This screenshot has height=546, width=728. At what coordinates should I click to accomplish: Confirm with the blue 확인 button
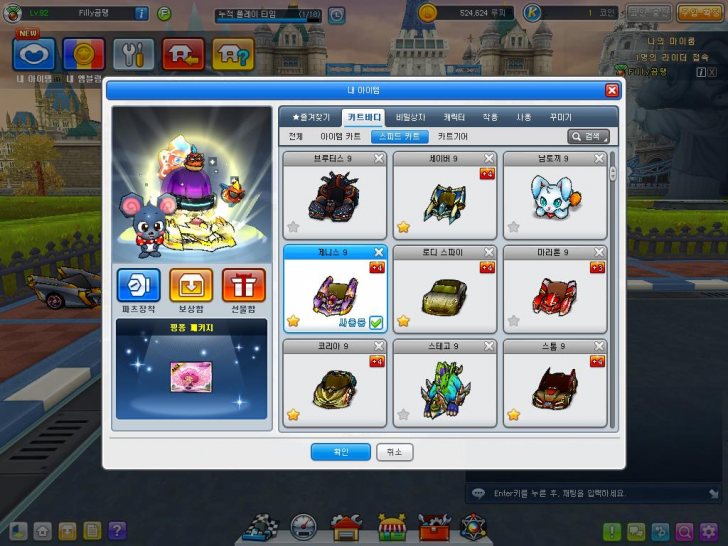[341, 452]
